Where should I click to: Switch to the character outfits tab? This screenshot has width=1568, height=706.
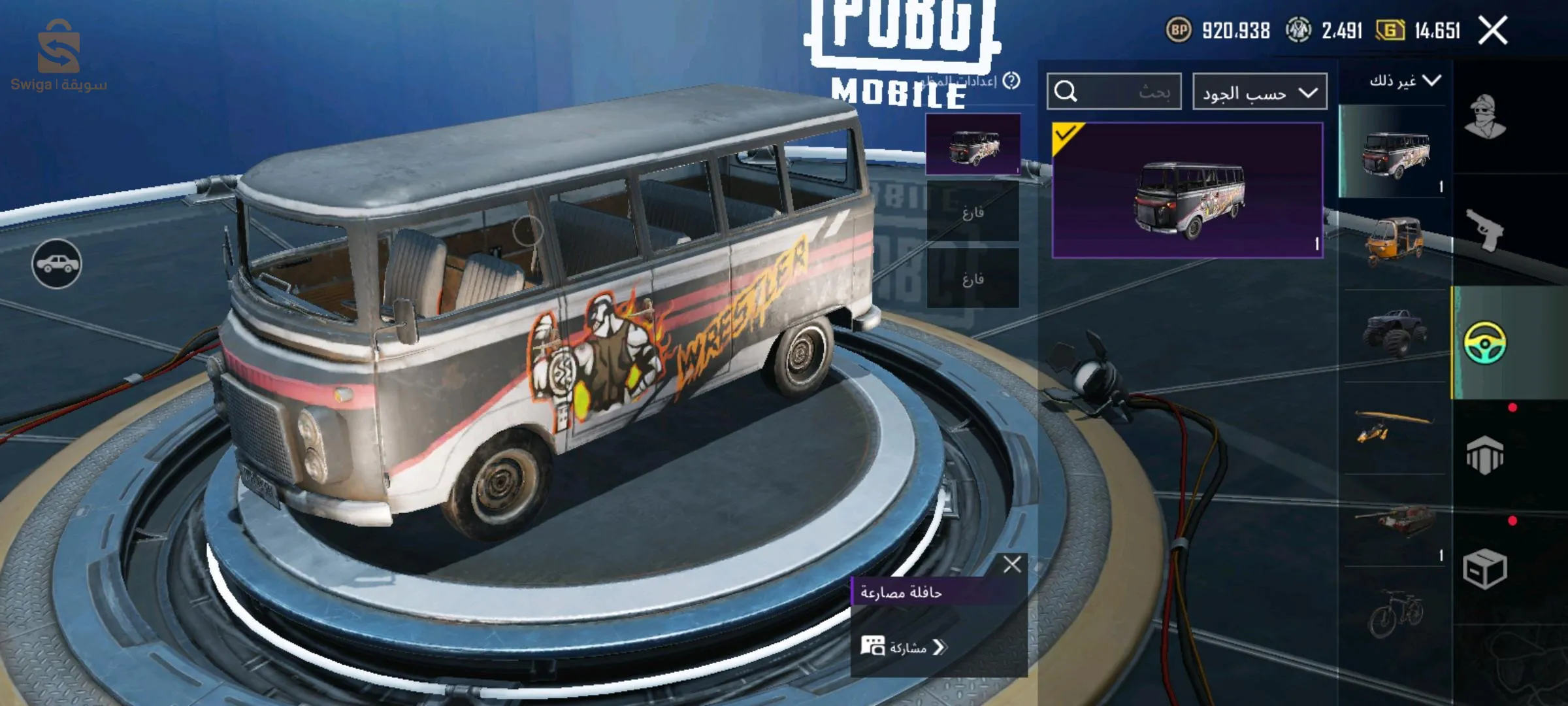click(x=1484, y=116)
